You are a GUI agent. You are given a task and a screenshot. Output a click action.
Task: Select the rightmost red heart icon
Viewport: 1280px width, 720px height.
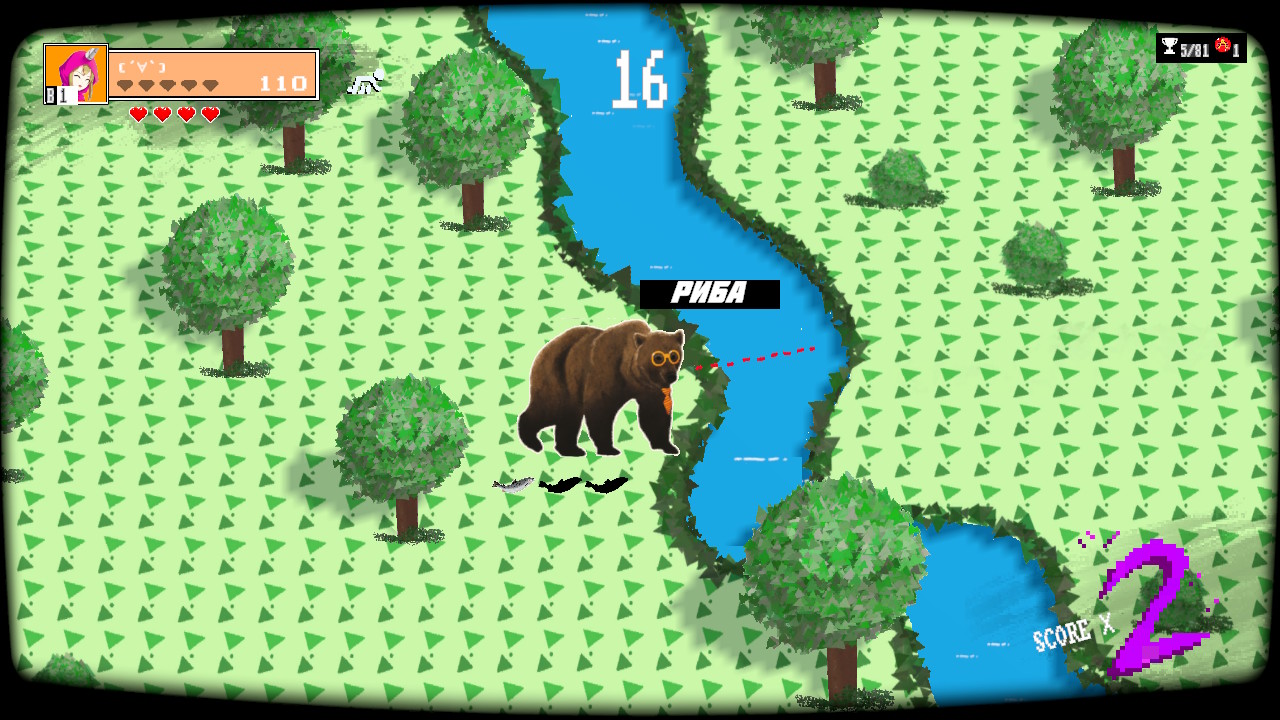pos(208,112)
